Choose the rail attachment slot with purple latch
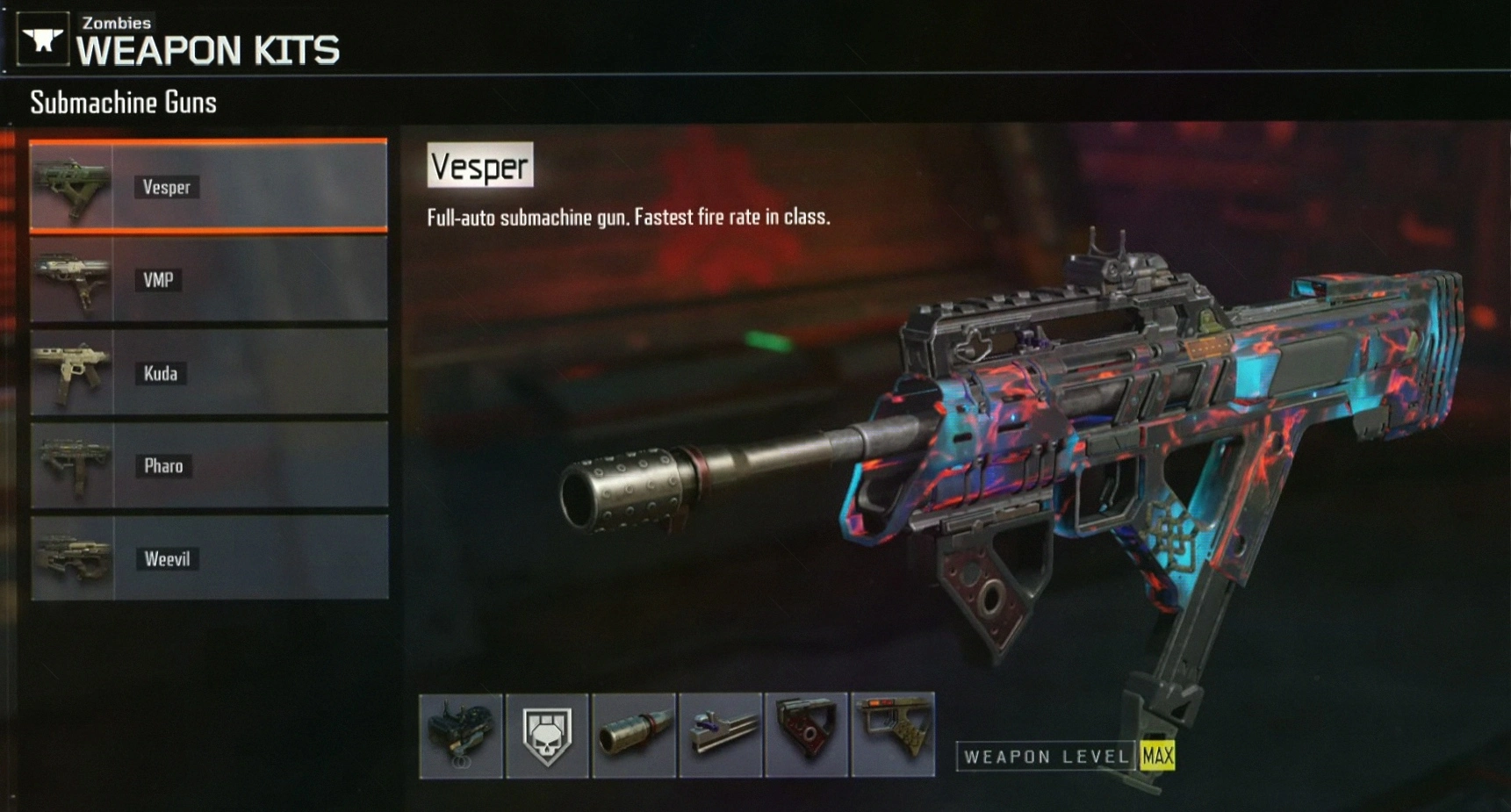Screen dimensions: 1511x812 [x=720, y=735]
